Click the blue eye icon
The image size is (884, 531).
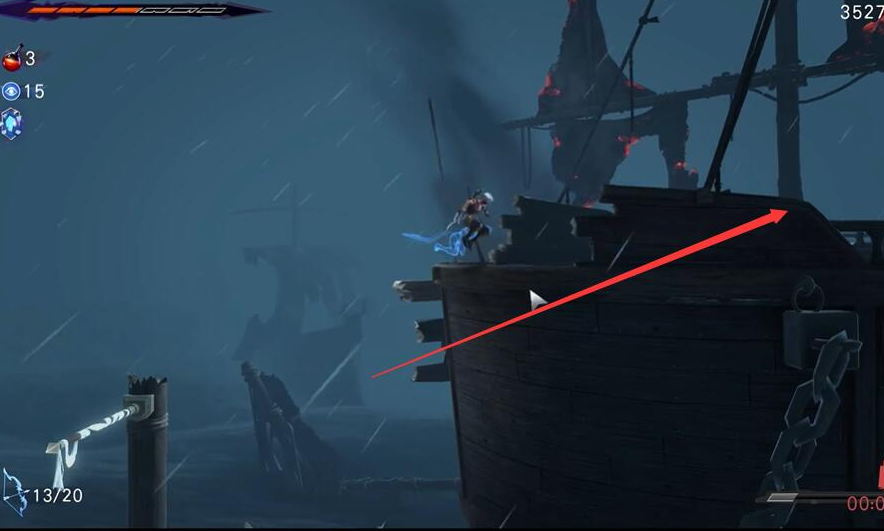click(11, 91)
